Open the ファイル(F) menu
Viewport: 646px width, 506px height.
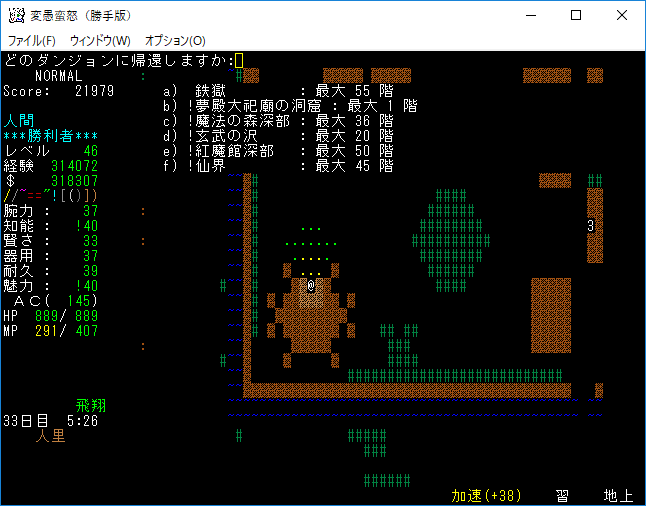[32, 40]
